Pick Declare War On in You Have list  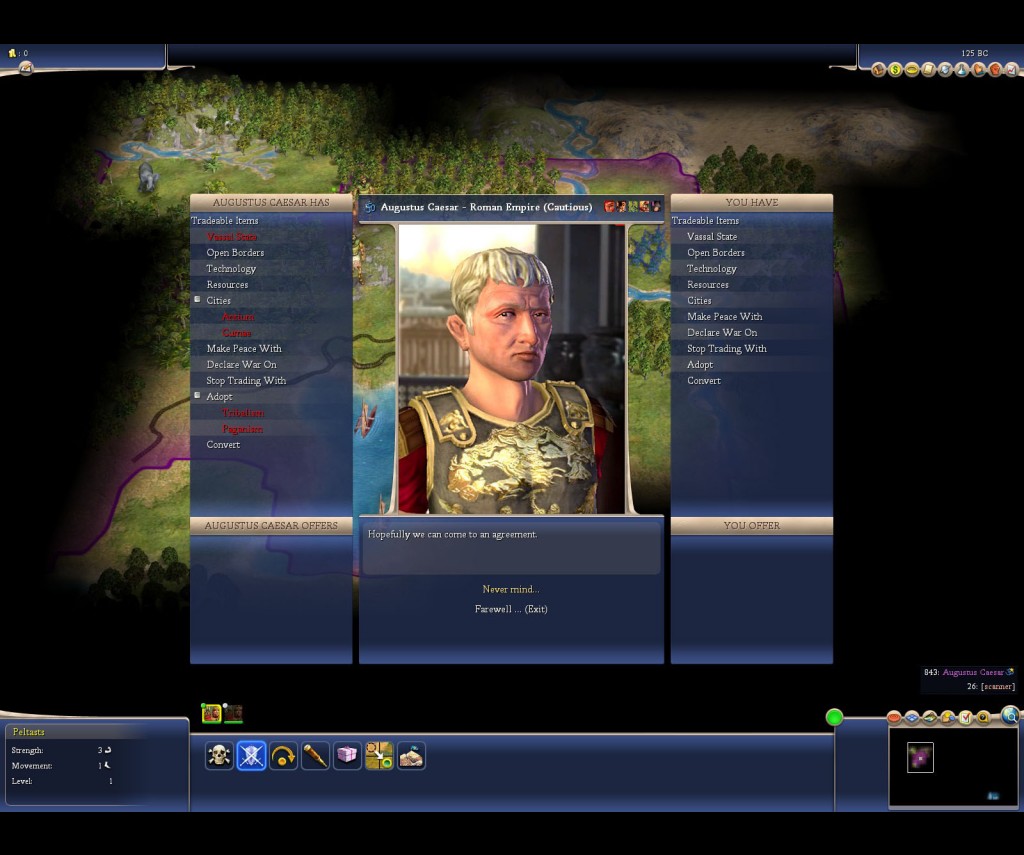pyautogui.click(x=721, y=333)
